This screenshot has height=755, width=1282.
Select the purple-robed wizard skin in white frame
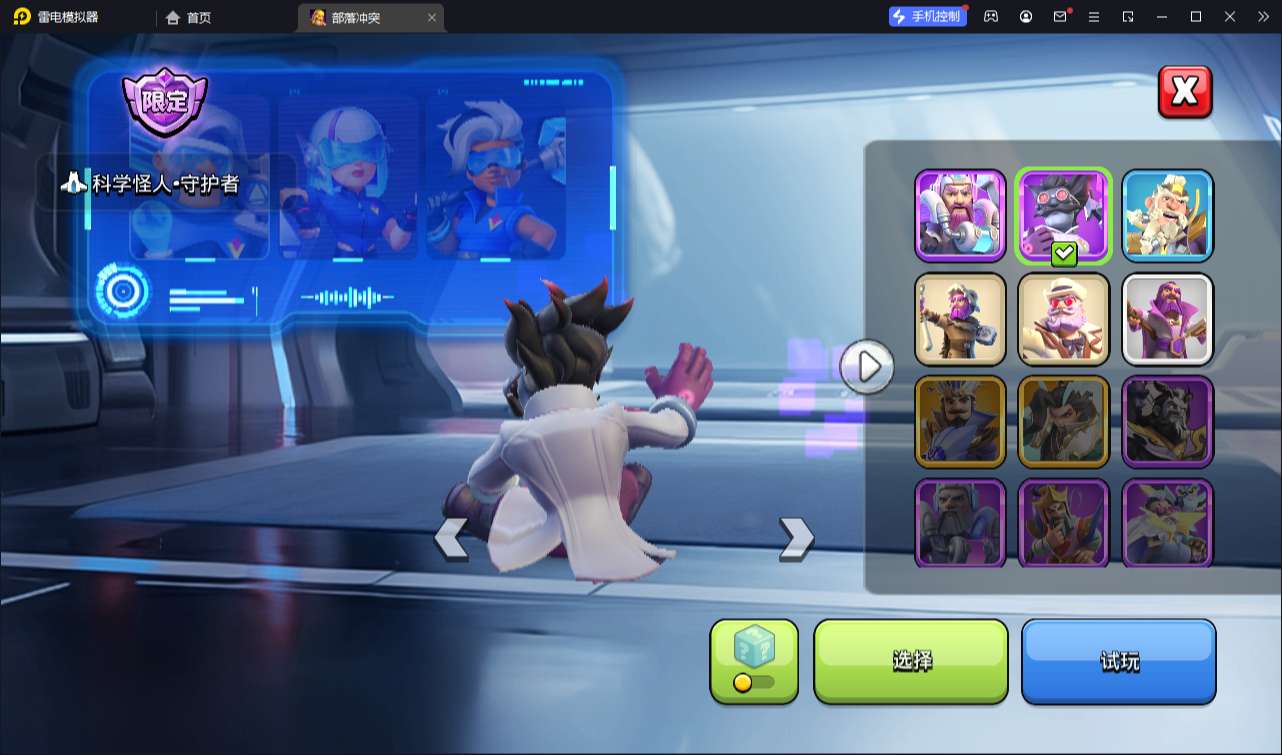[1167, 318]
